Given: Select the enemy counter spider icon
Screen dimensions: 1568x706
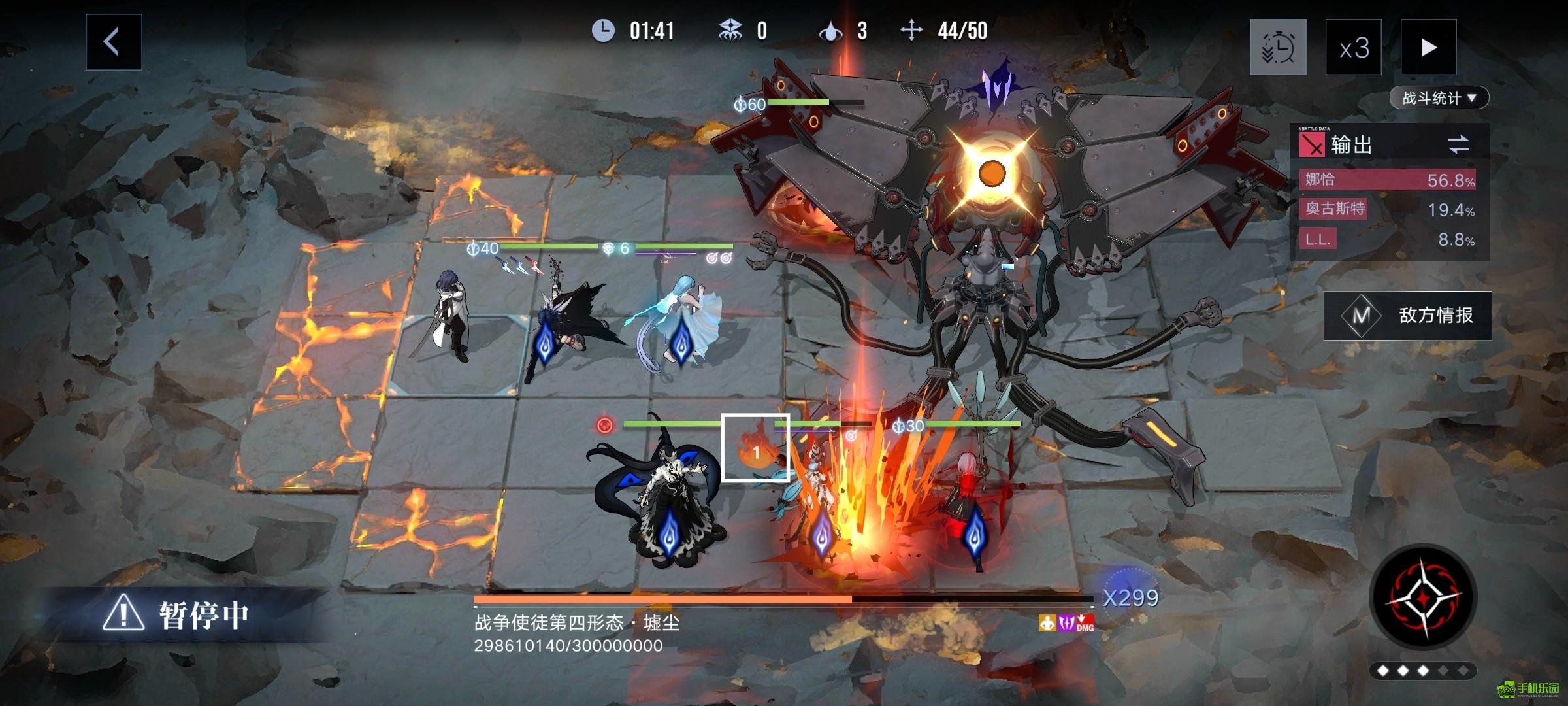Looking at the screenshot, I should pos(732,29).
